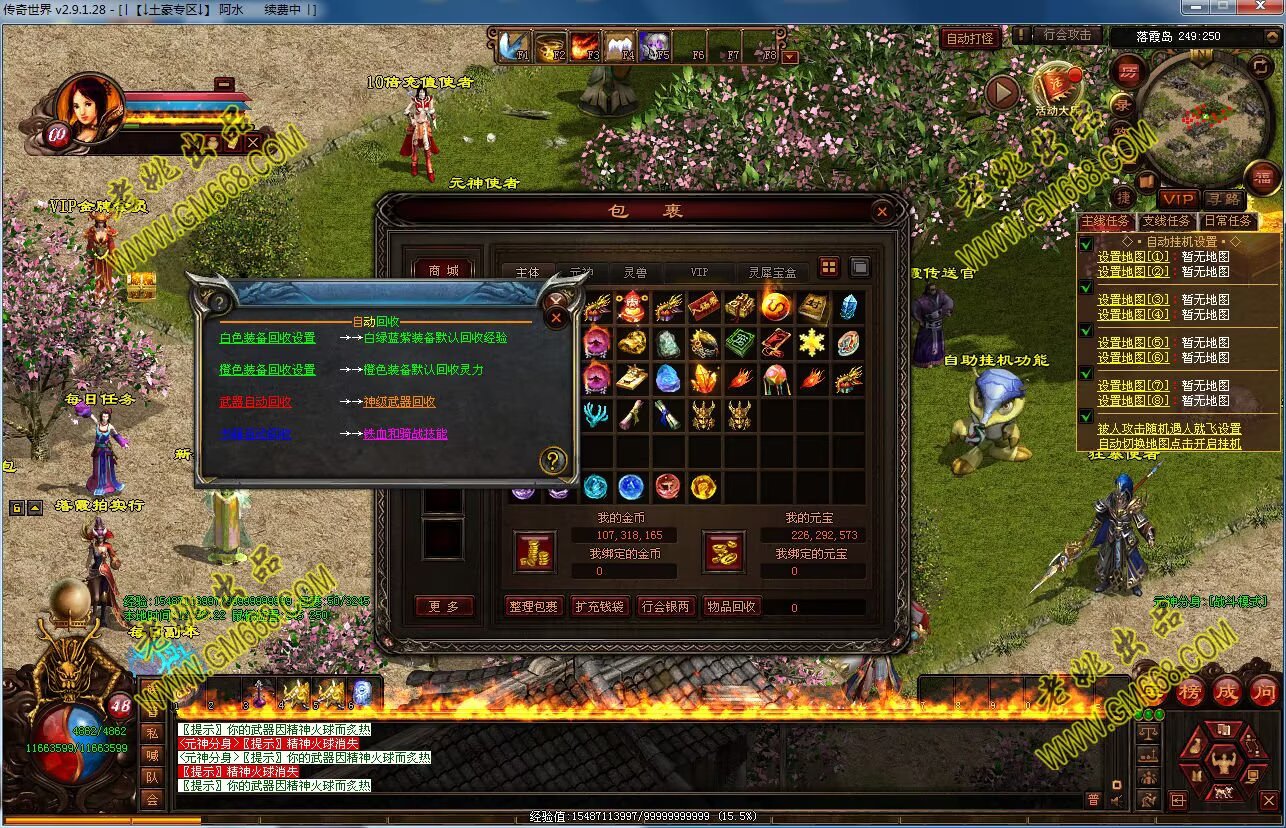Switch to the 日常任务 quest tab
Viewport: 1286px width, 828px height.
click(x=1227, y=221)
